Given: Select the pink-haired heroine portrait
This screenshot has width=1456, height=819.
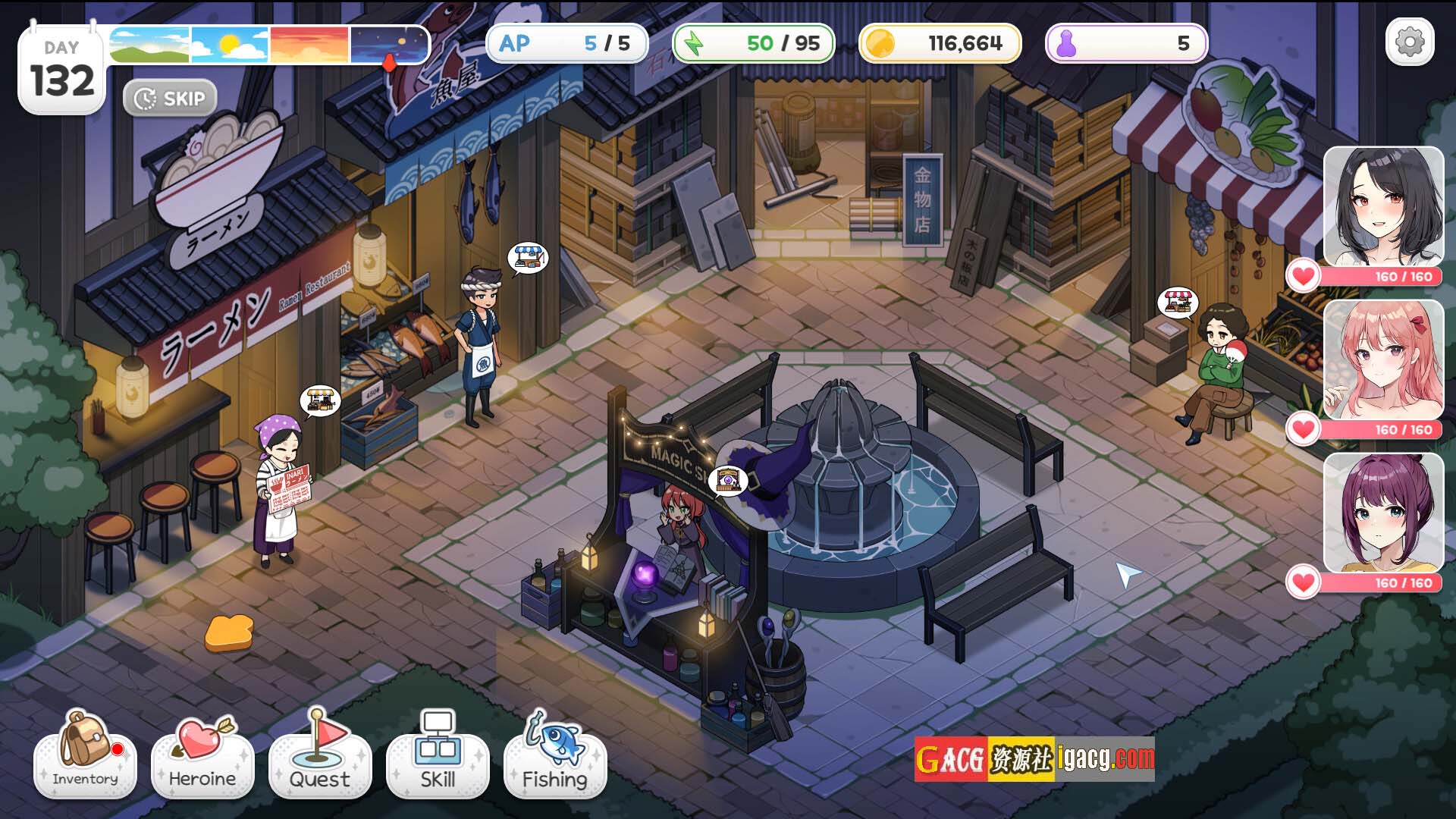Looking at the screenshot, I should (1383, 359).
